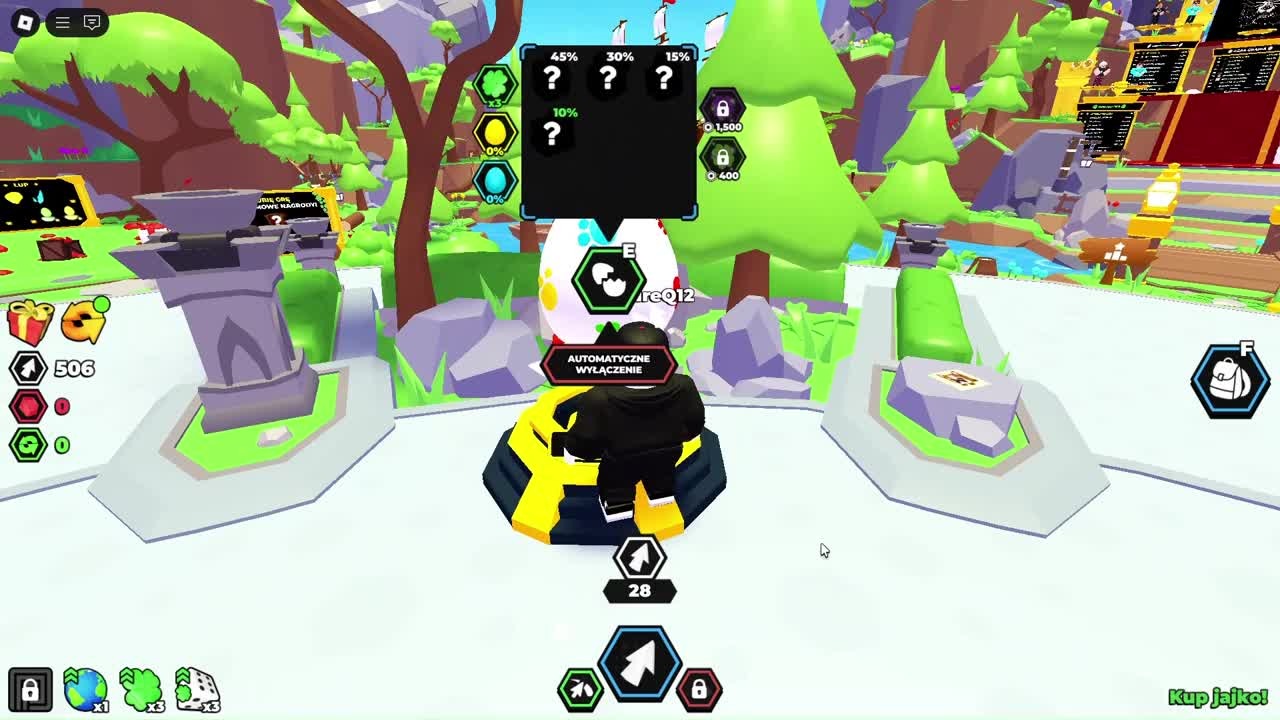Inspect the 45% mystery pet slot
Viewport: 1280px width, 720px height.
552,77
